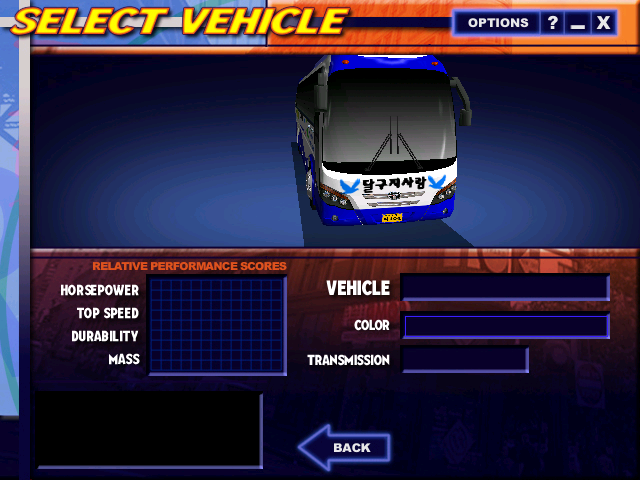Open the Transmission selection field
Image resolution: width=640 pixels, height=480 pixels.
pos(465,360)
